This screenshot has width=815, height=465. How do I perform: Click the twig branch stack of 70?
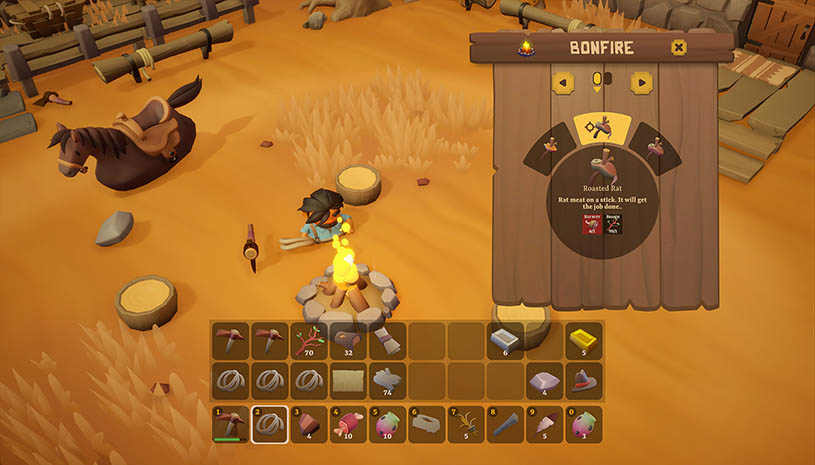click(x=309, y=340)
